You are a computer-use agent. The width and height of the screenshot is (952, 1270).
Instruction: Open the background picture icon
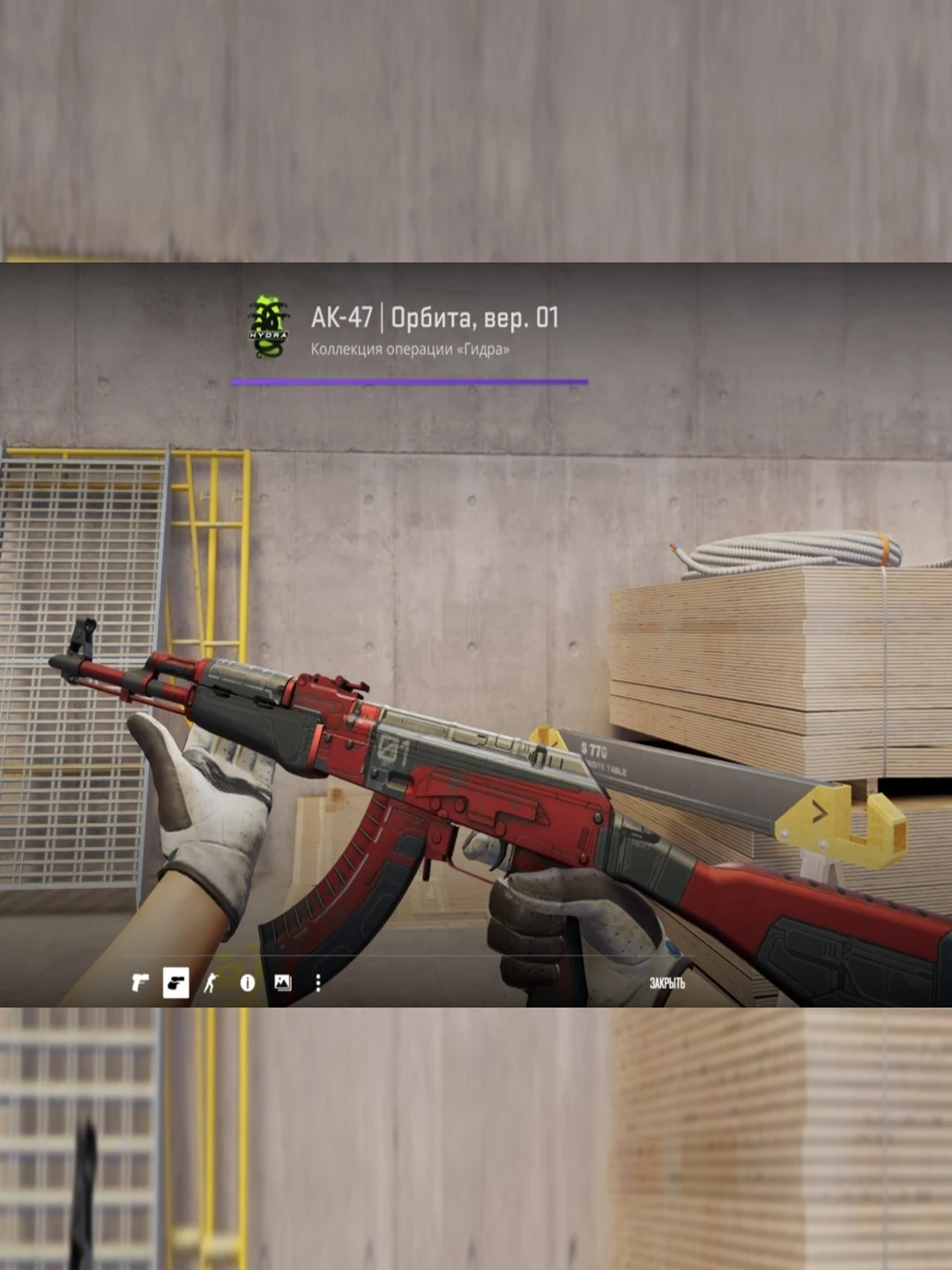pos(282,982)
